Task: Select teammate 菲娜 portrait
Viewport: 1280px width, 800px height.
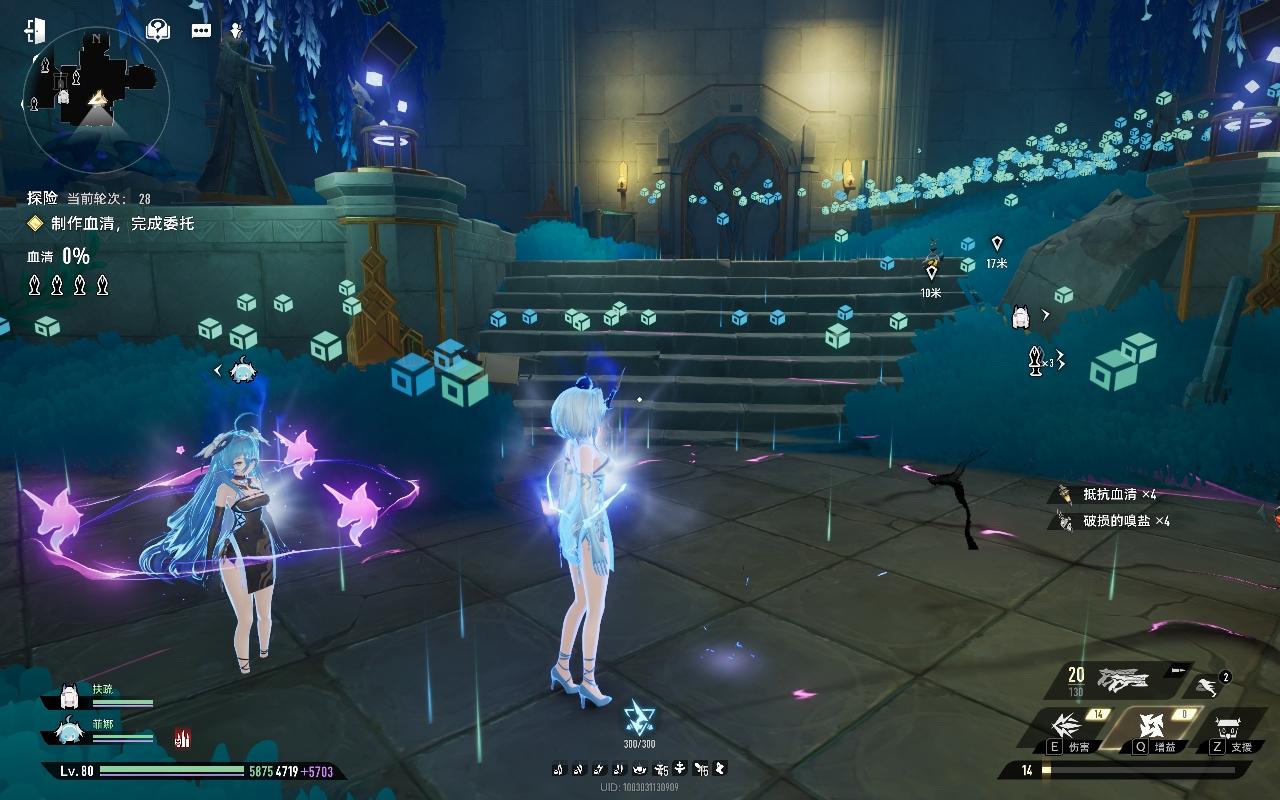Action: pyautogui.click(x=70, y=732)
